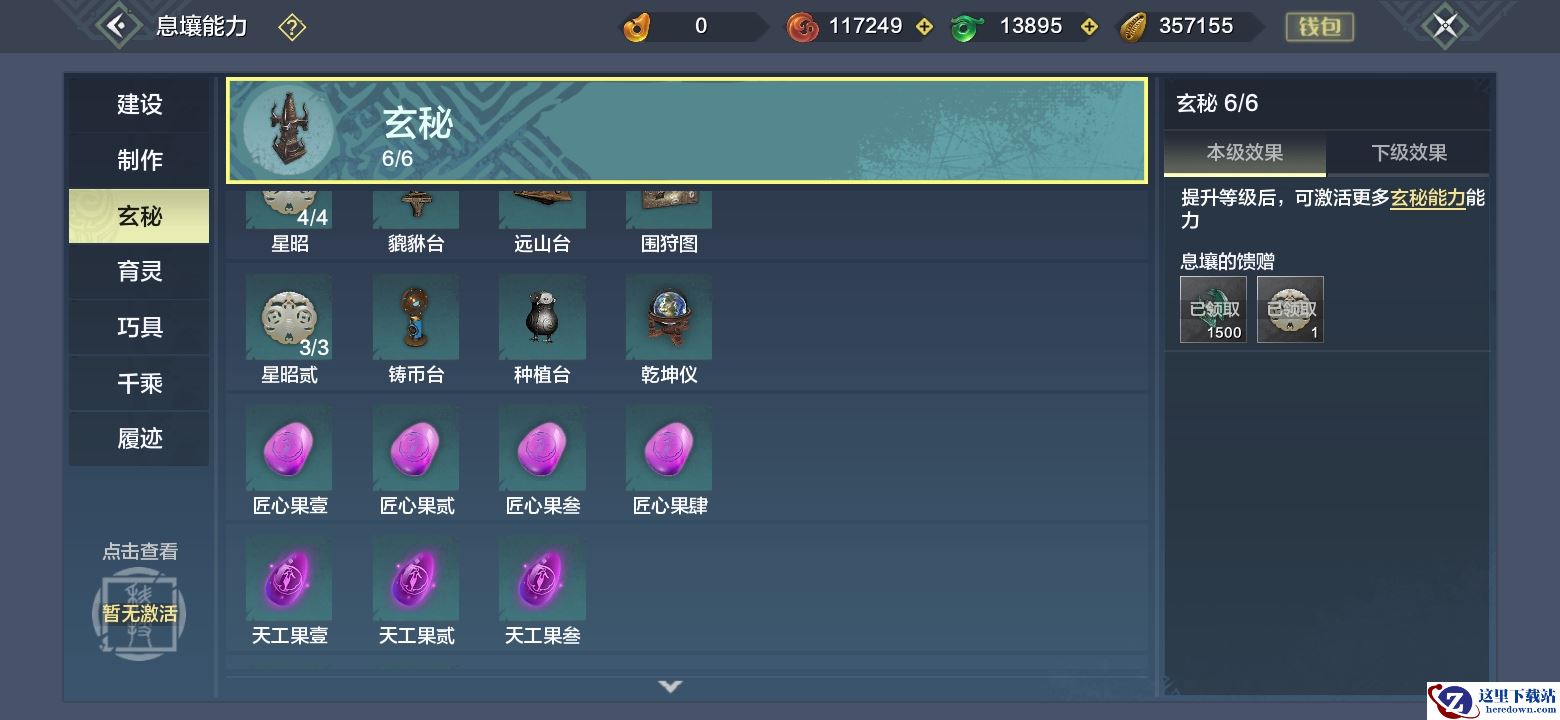Expand the list with the down arrow

[x=670, y=686]
